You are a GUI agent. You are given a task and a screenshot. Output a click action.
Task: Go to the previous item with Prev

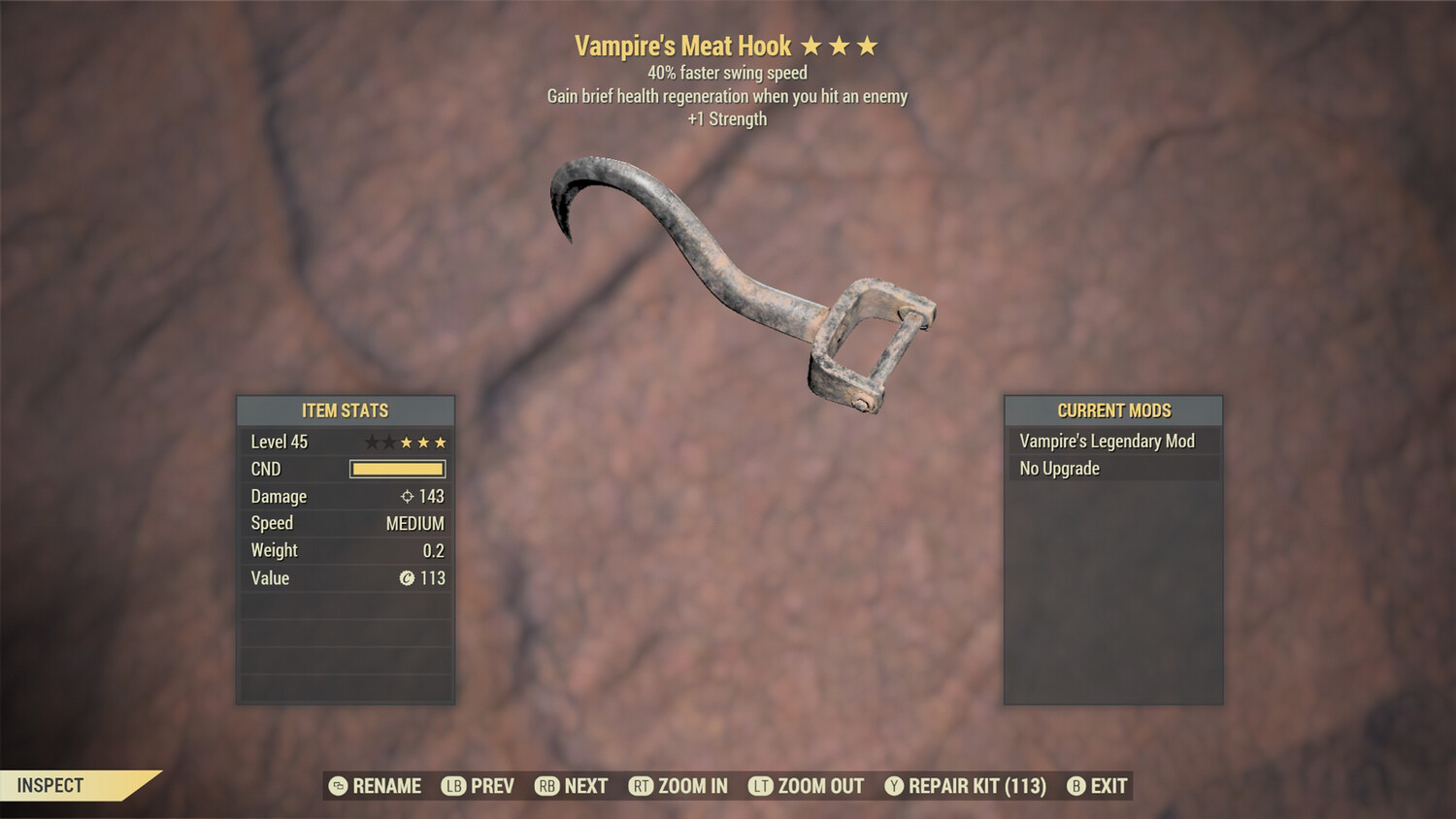(479, 786)
